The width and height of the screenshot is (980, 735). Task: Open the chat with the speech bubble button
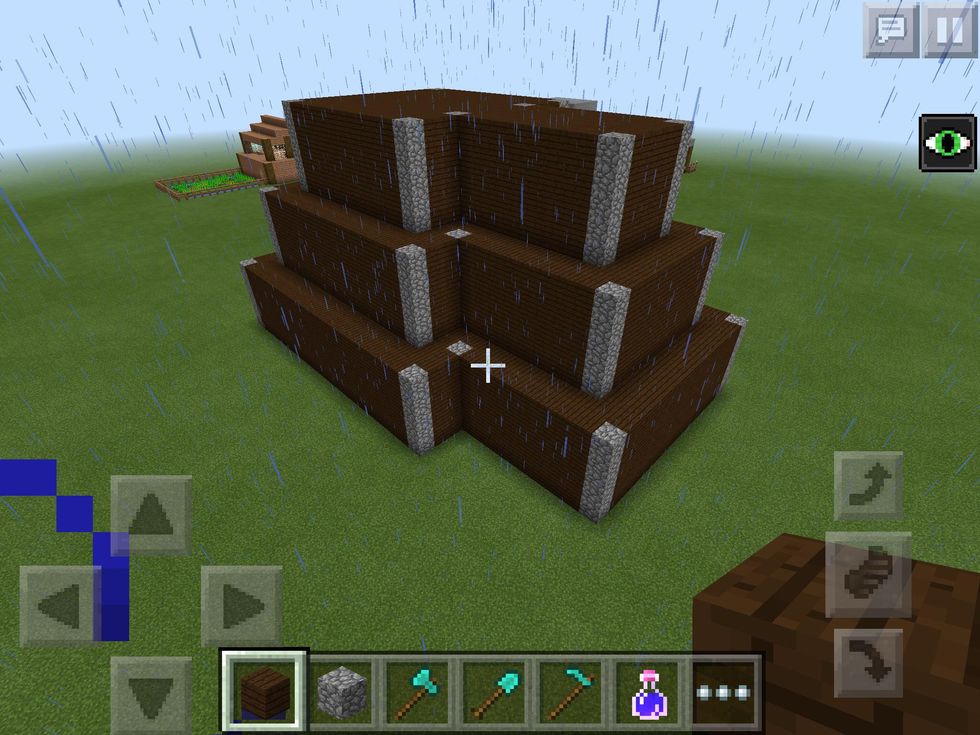(x=890, y=30)
